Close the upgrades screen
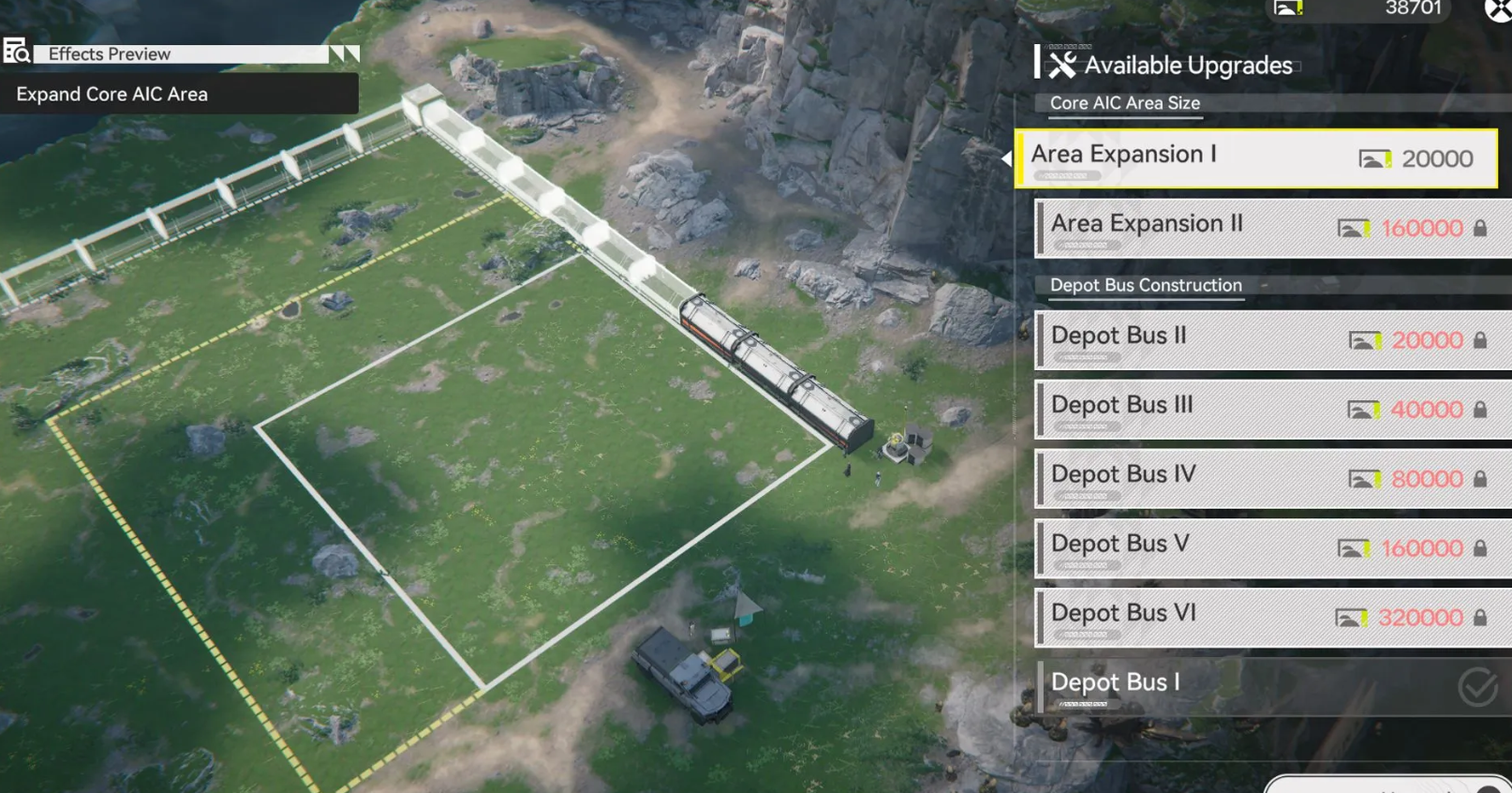Screen dimensions: 1512x793 coord(1498,9)
